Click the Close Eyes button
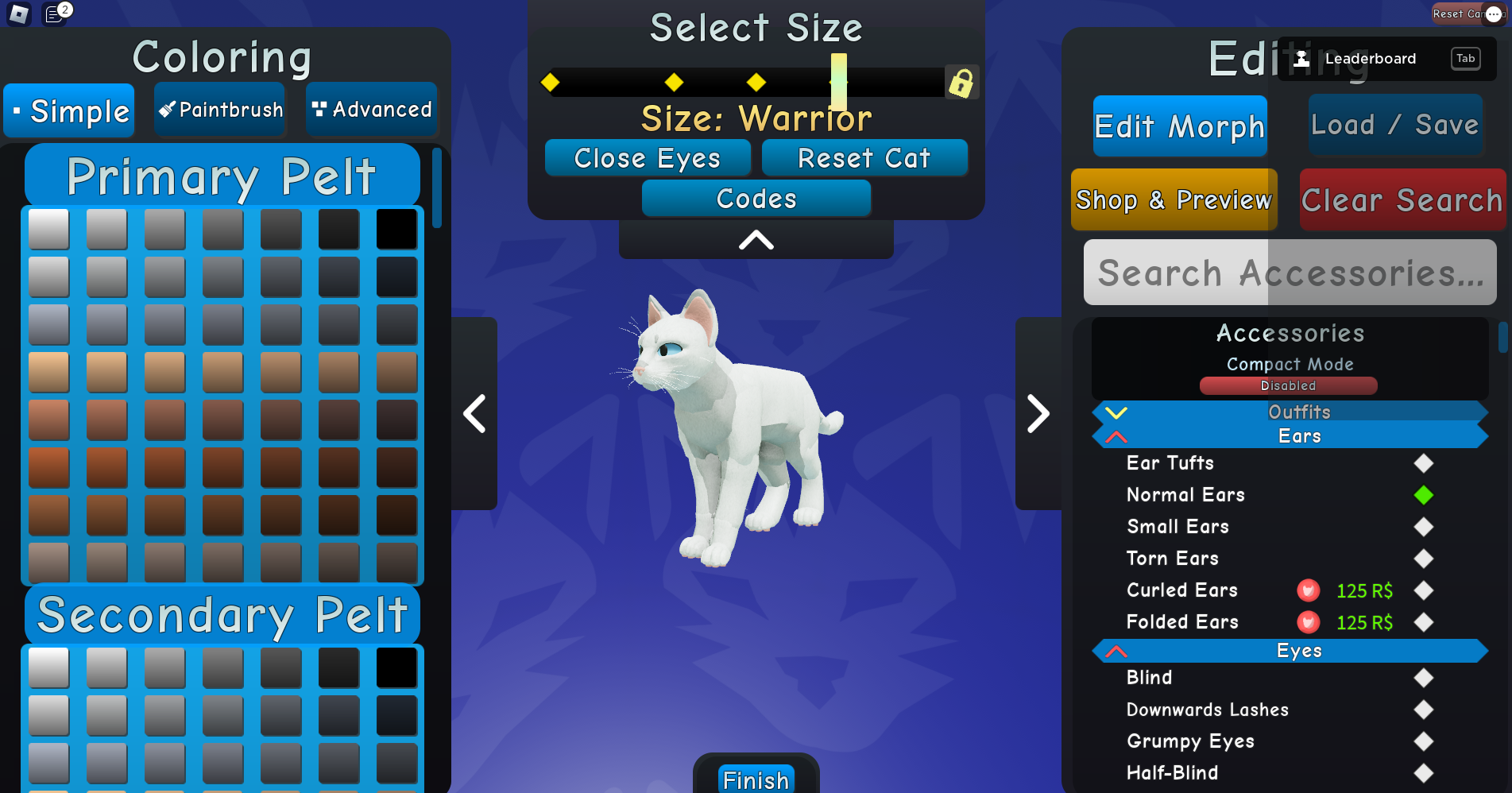1512x793 pixels. coord(648,158)
